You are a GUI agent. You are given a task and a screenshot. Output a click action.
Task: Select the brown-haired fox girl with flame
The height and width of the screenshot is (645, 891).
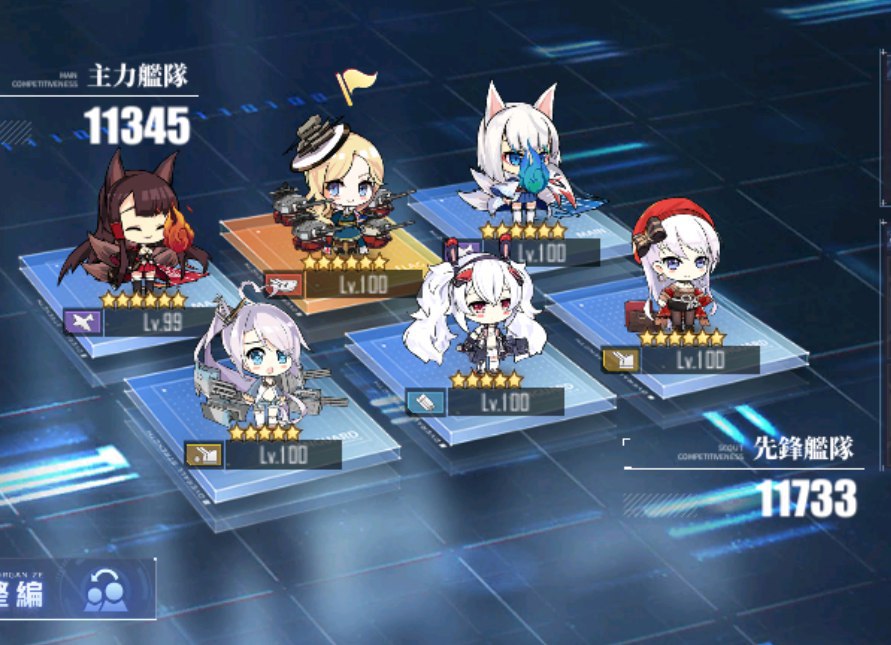click(135, 230)
